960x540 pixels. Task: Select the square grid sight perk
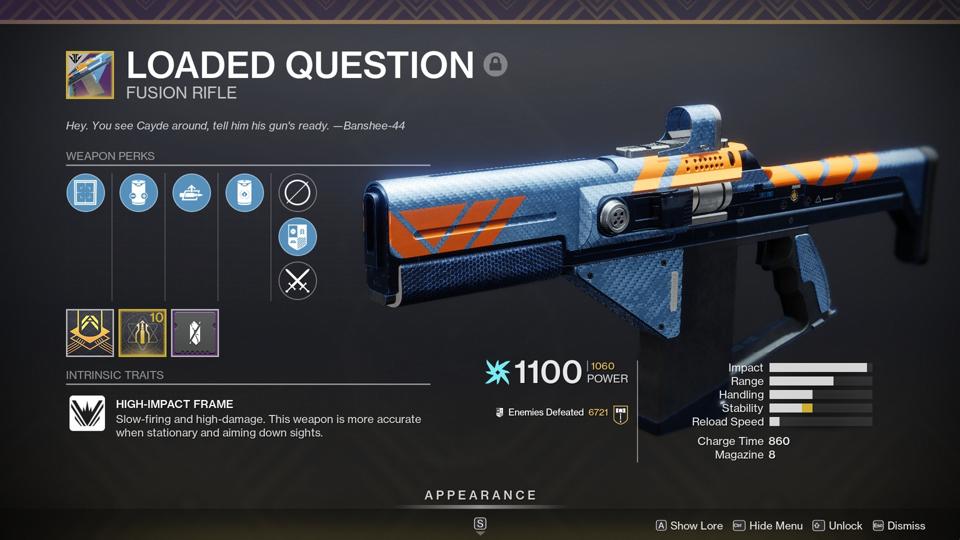[x=86, y=192]
